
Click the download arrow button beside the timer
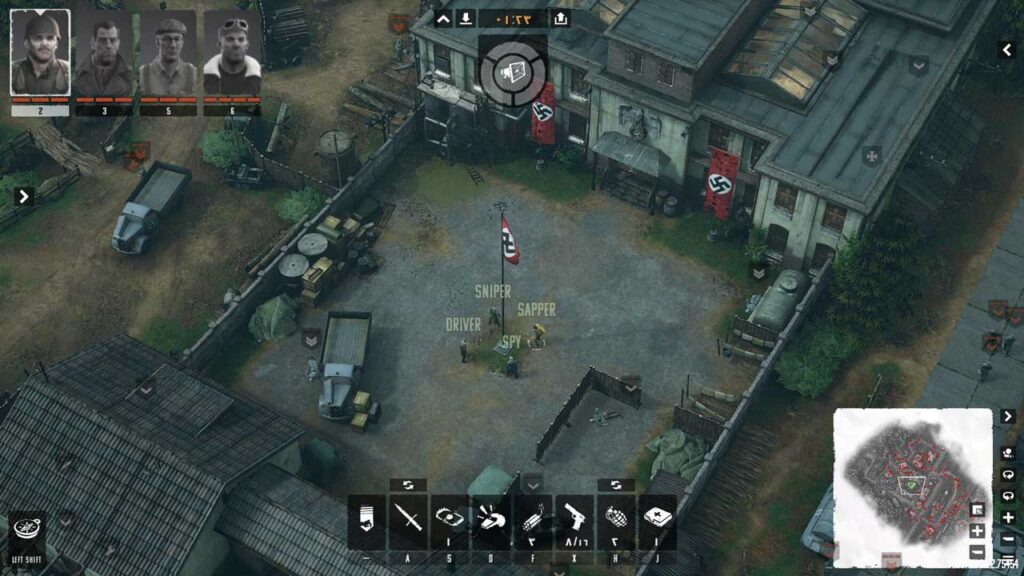466,18
